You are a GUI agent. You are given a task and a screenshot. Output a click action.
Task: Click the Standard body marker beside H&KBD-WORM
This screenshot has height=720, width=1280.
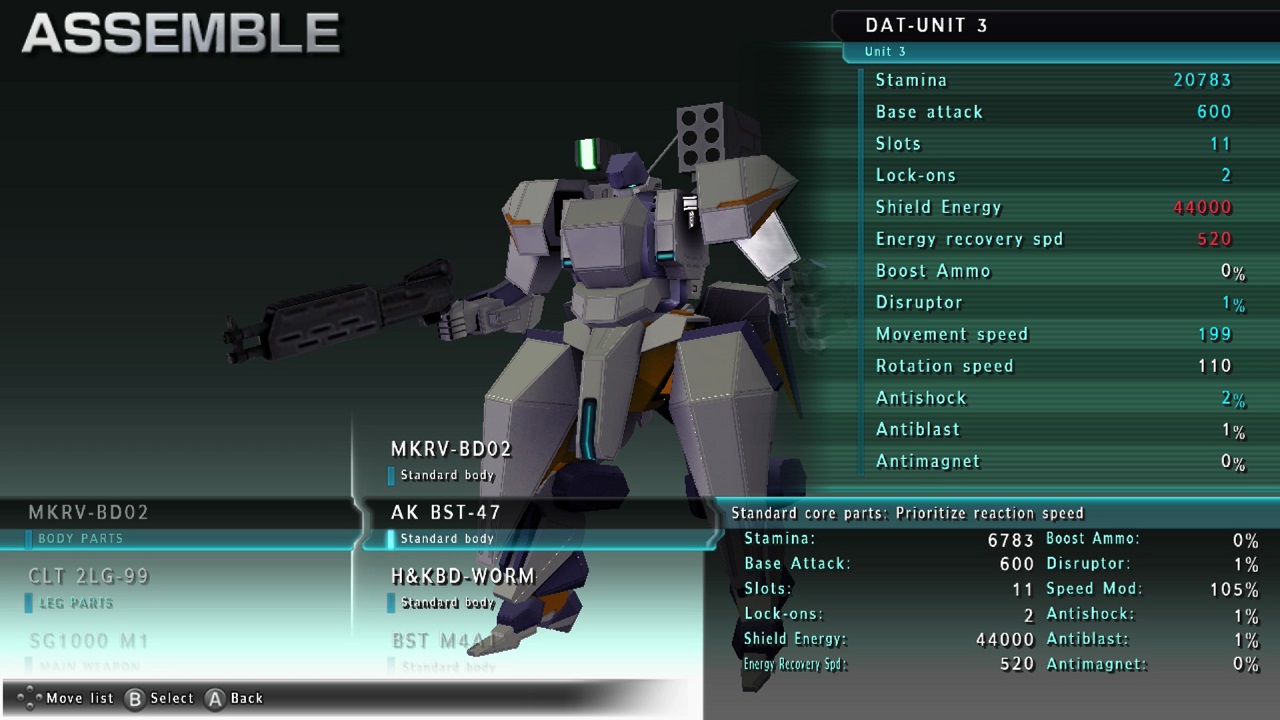tap(391, 602)
